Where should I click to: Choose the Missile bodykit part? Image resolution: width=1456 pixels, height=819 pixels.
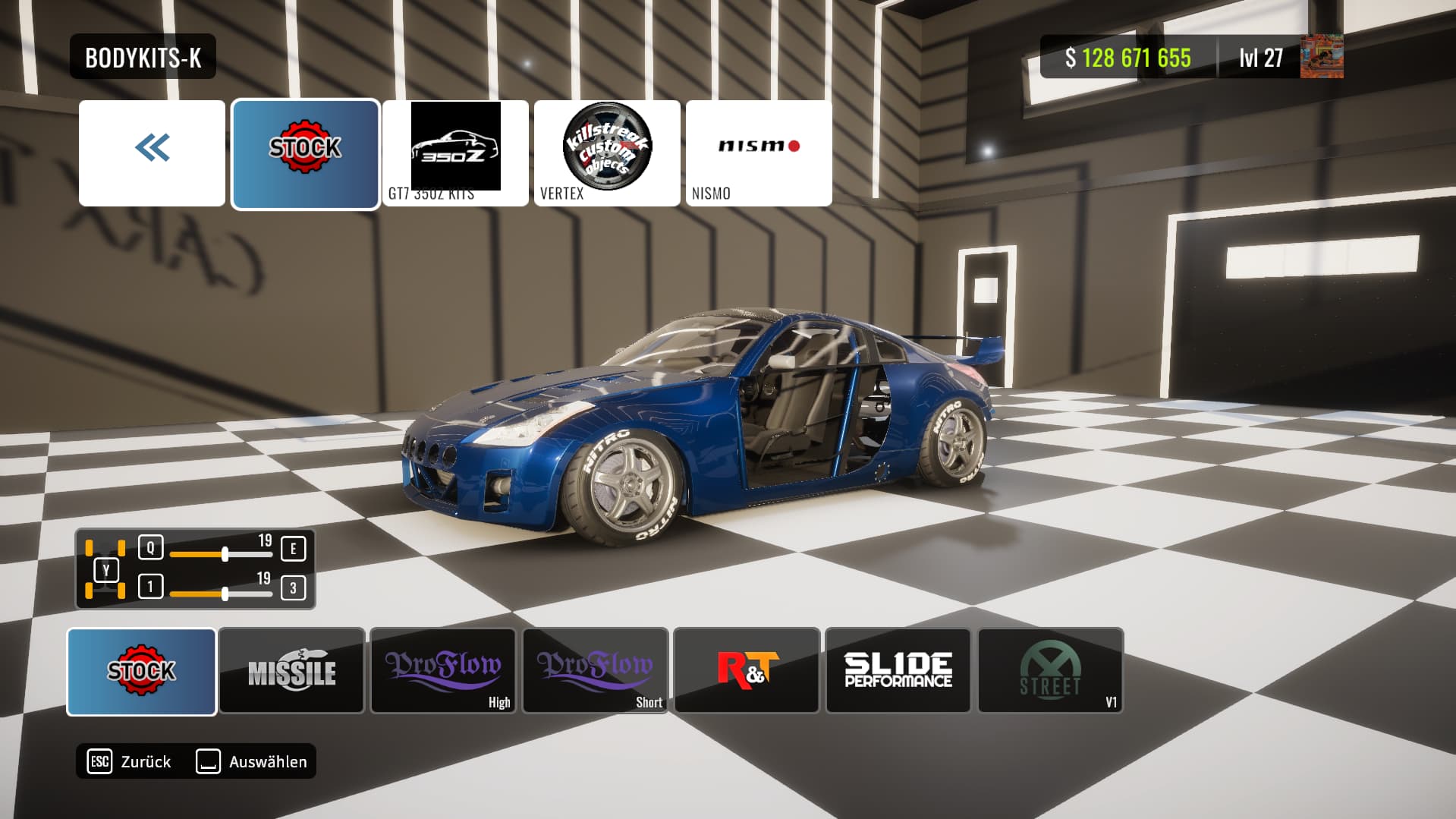(x=292, y=672)
